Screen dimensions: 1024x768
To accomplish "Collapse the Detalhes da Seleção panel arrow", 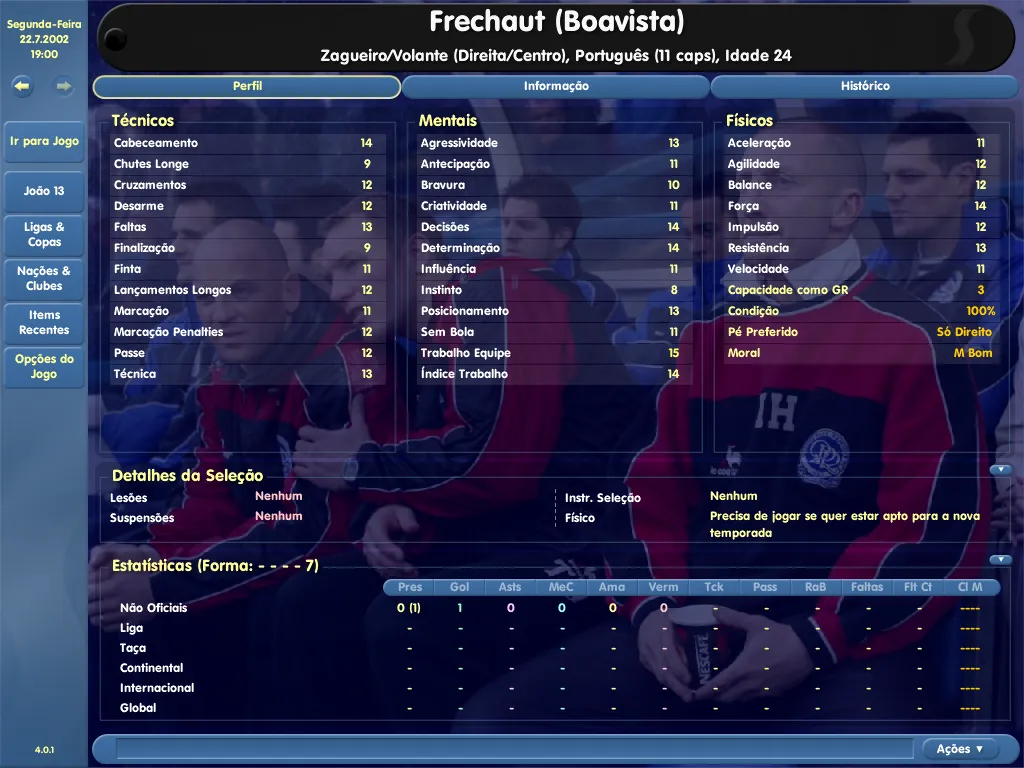I will 1000,470.
